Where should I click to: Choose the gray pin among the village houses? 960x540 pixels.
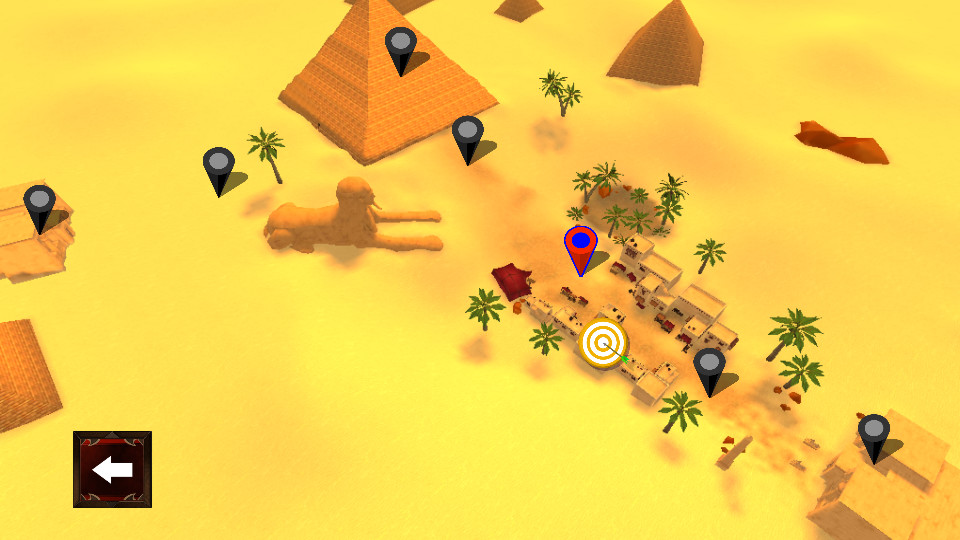709,367
